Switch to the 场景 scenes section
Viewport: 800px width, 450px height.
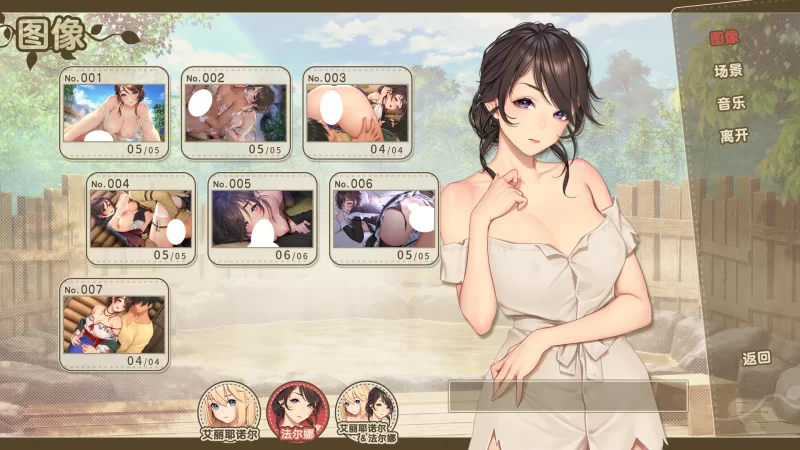tap(729, 71)
